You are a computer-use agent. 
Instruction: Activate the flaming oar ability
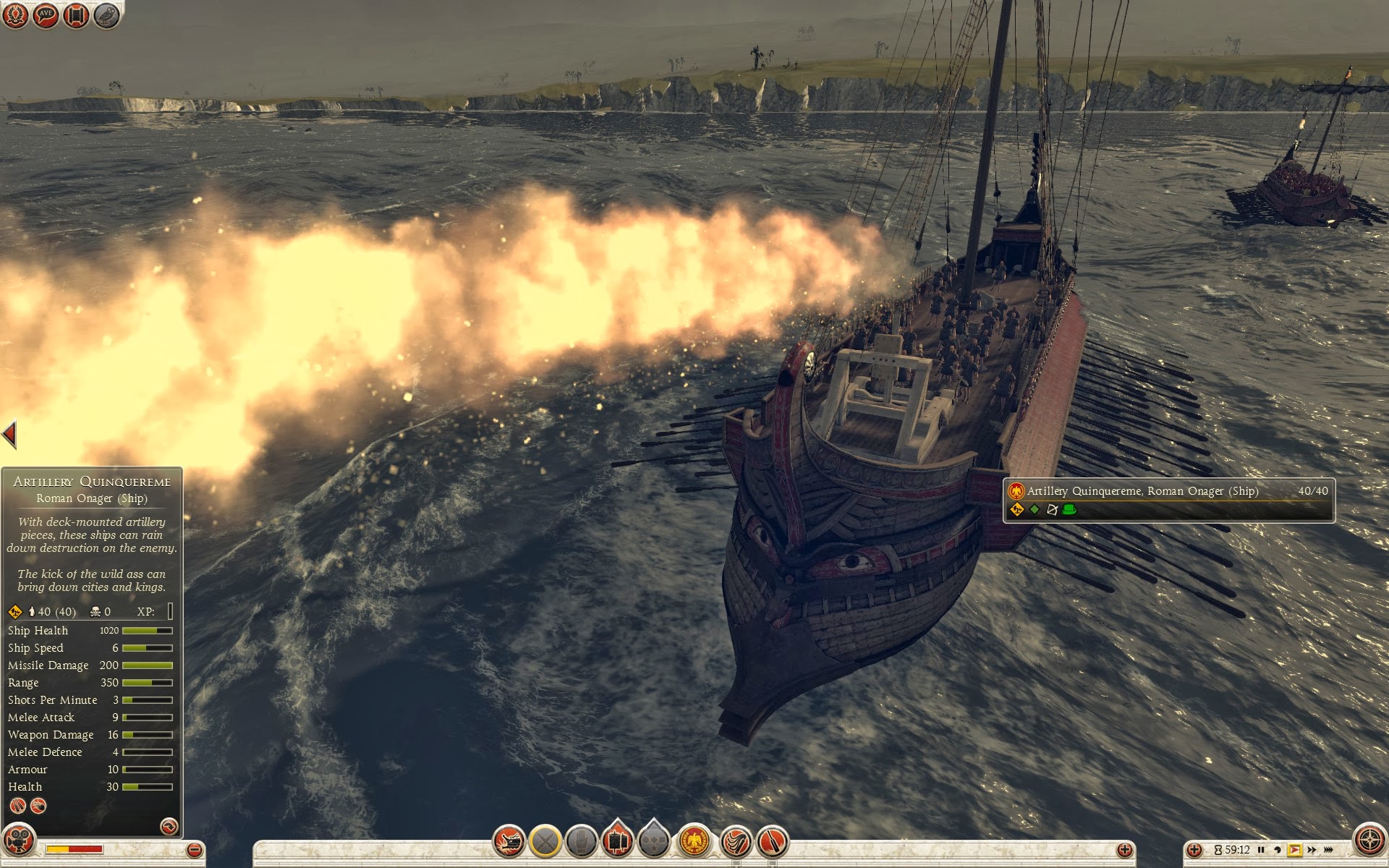pyautogui.click(x=772, y=841)
